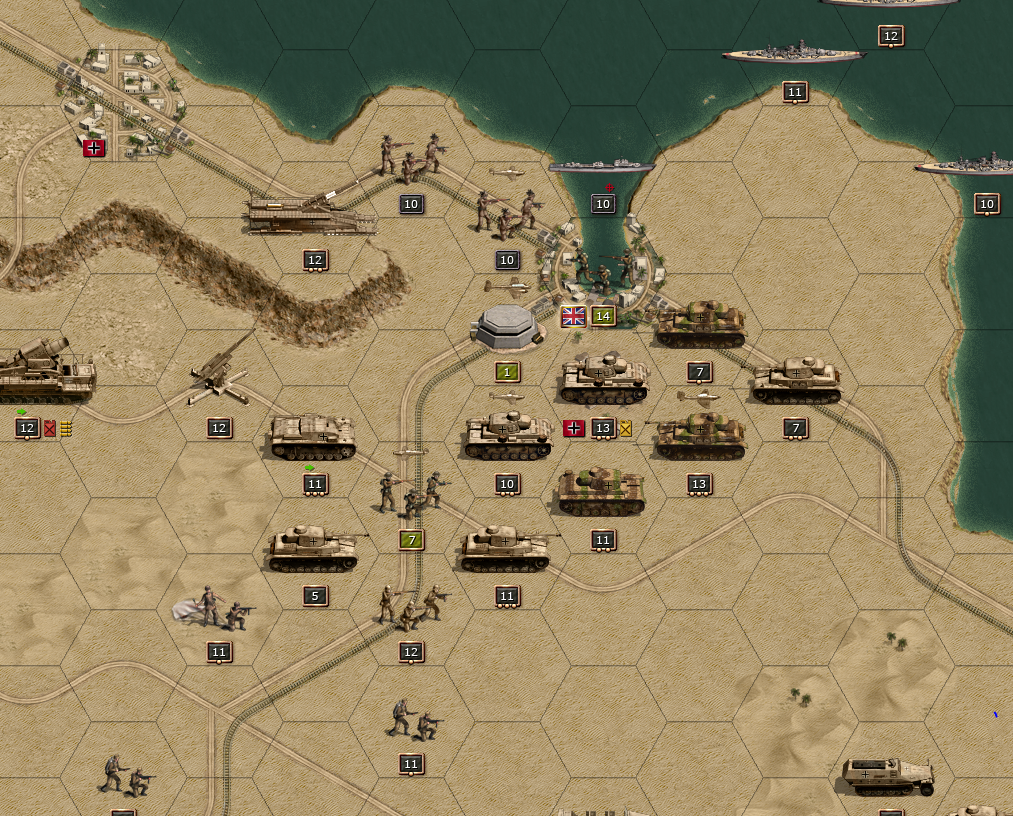Select the half-track unit on the desert
The height and width of the screenshot is (816, 1013).
pyautogui.click(x=888, y=774)
